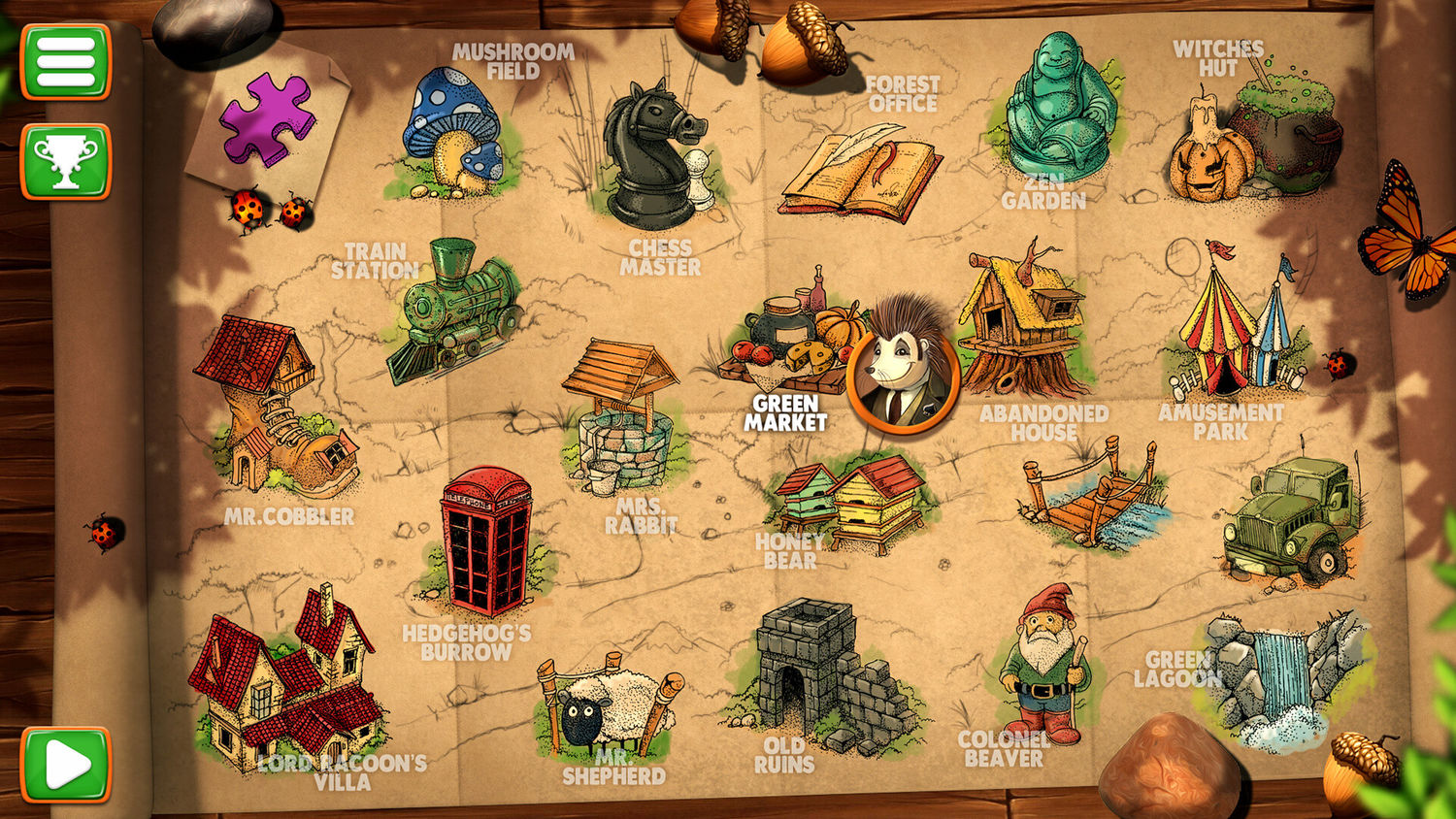The height and width of the screenshot is (819, 1456).
Task: Open the hamburger menu button
Action: [x=66, y=62]
